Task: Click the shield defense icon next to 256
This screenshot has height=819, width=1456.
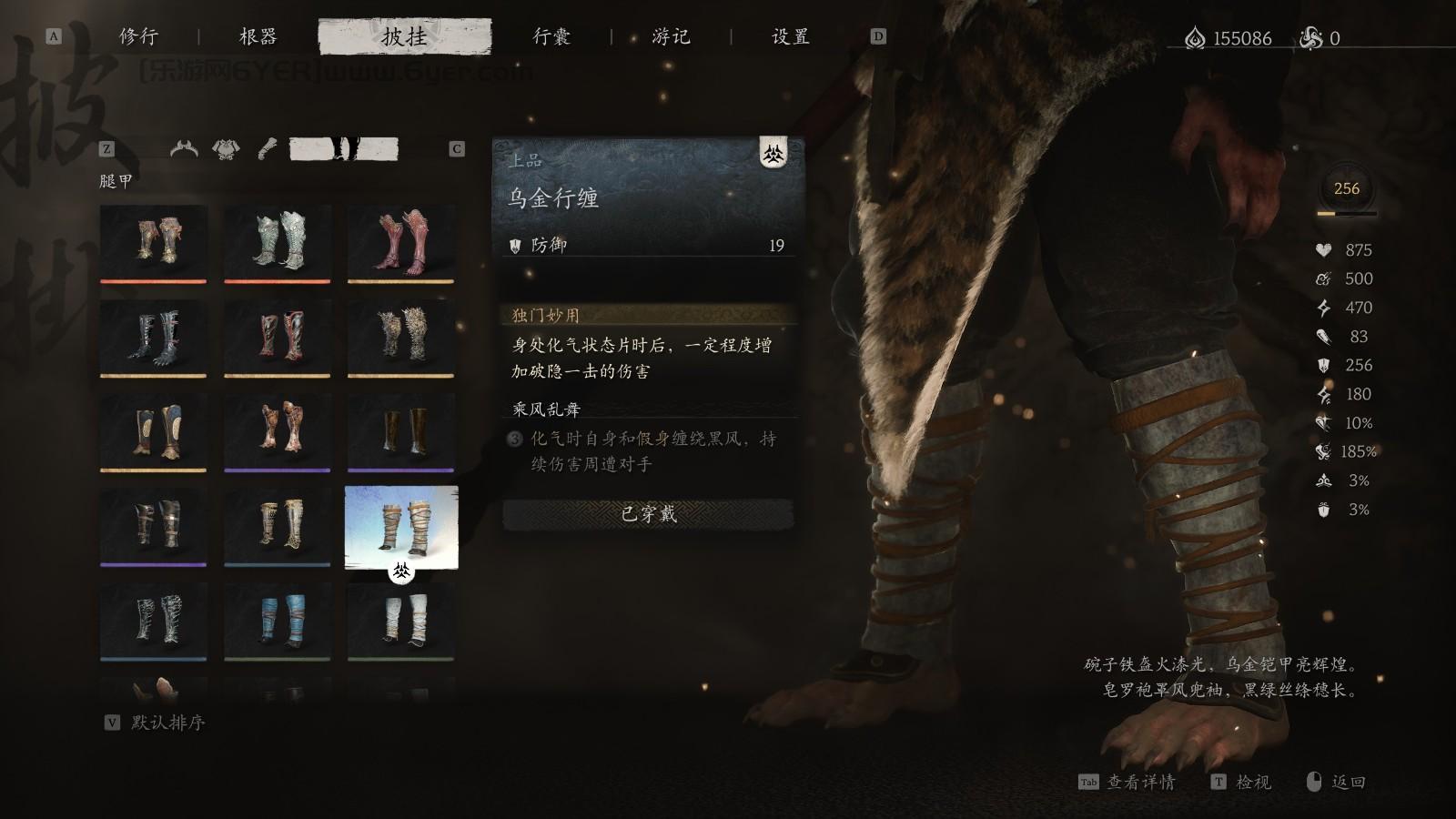Action: 1324,366
